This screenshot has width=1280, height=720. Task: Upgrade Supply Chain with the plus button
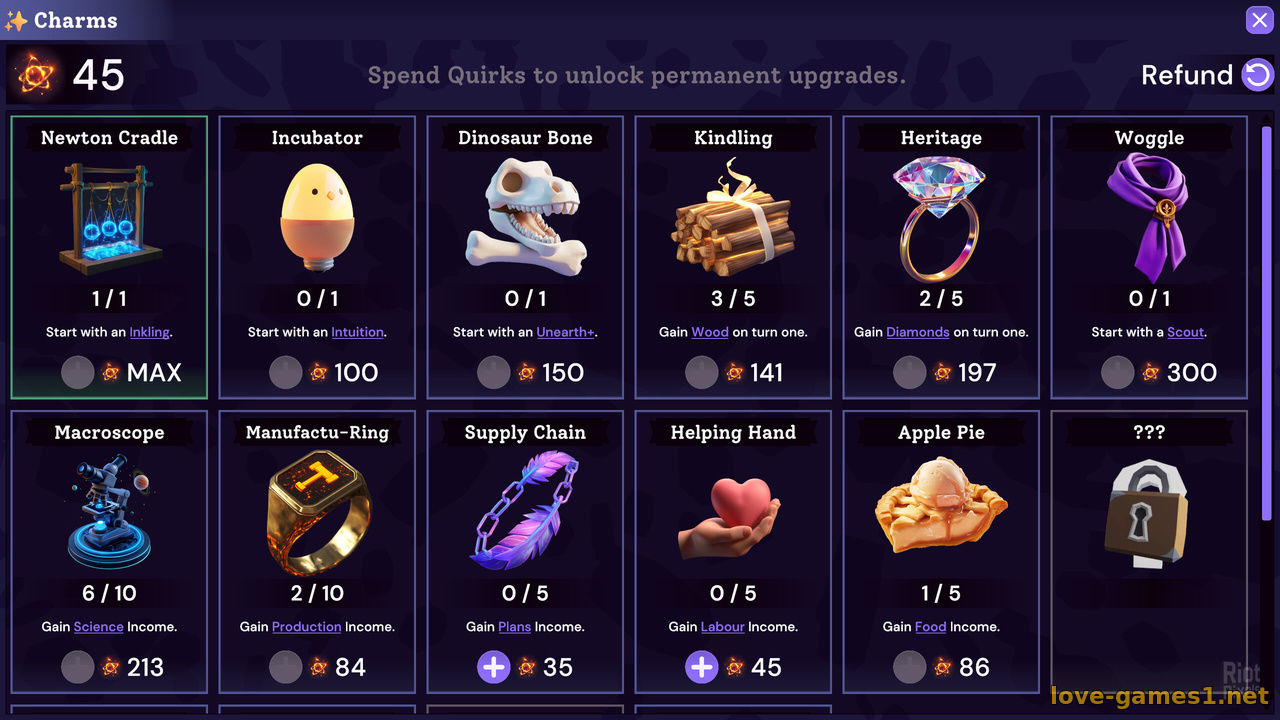(494, 667)
